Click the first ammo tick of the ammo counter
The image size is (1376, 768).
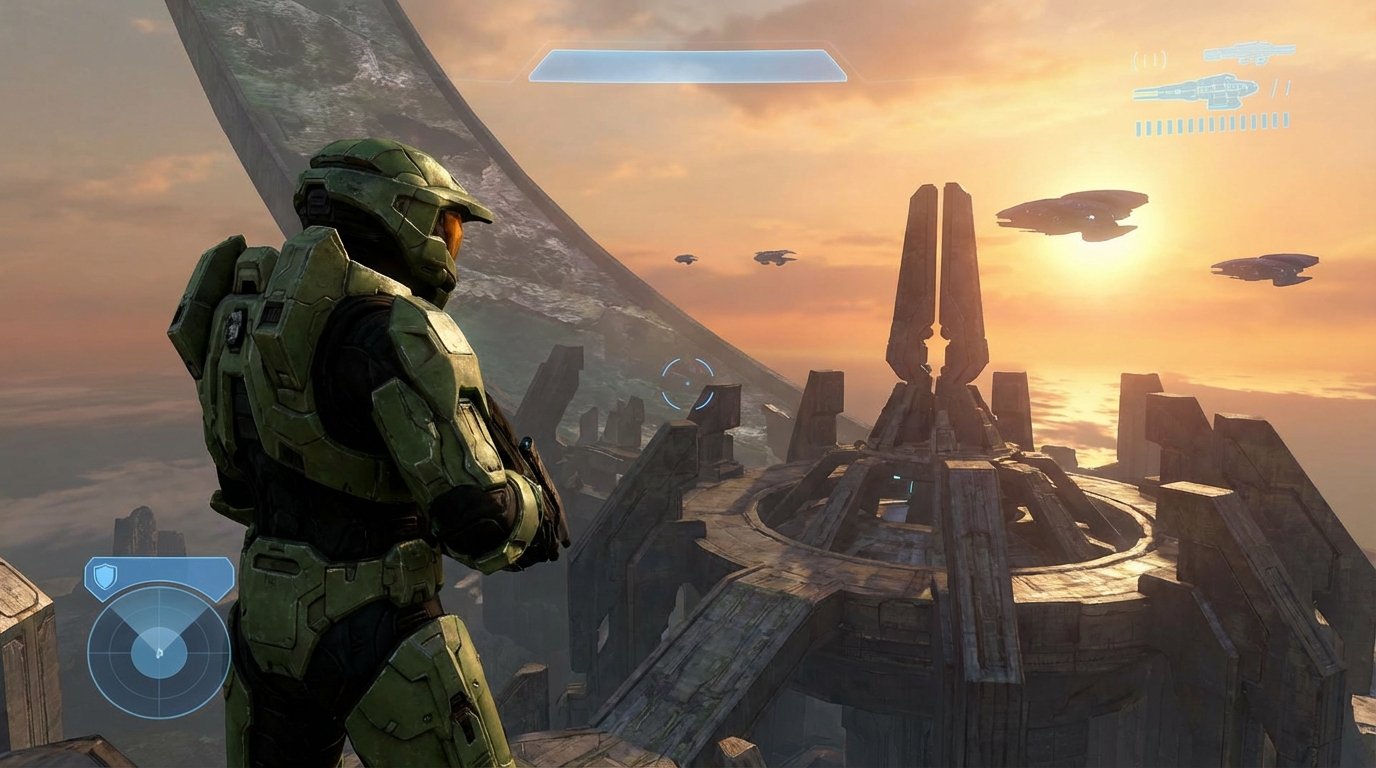point(1139,124)
